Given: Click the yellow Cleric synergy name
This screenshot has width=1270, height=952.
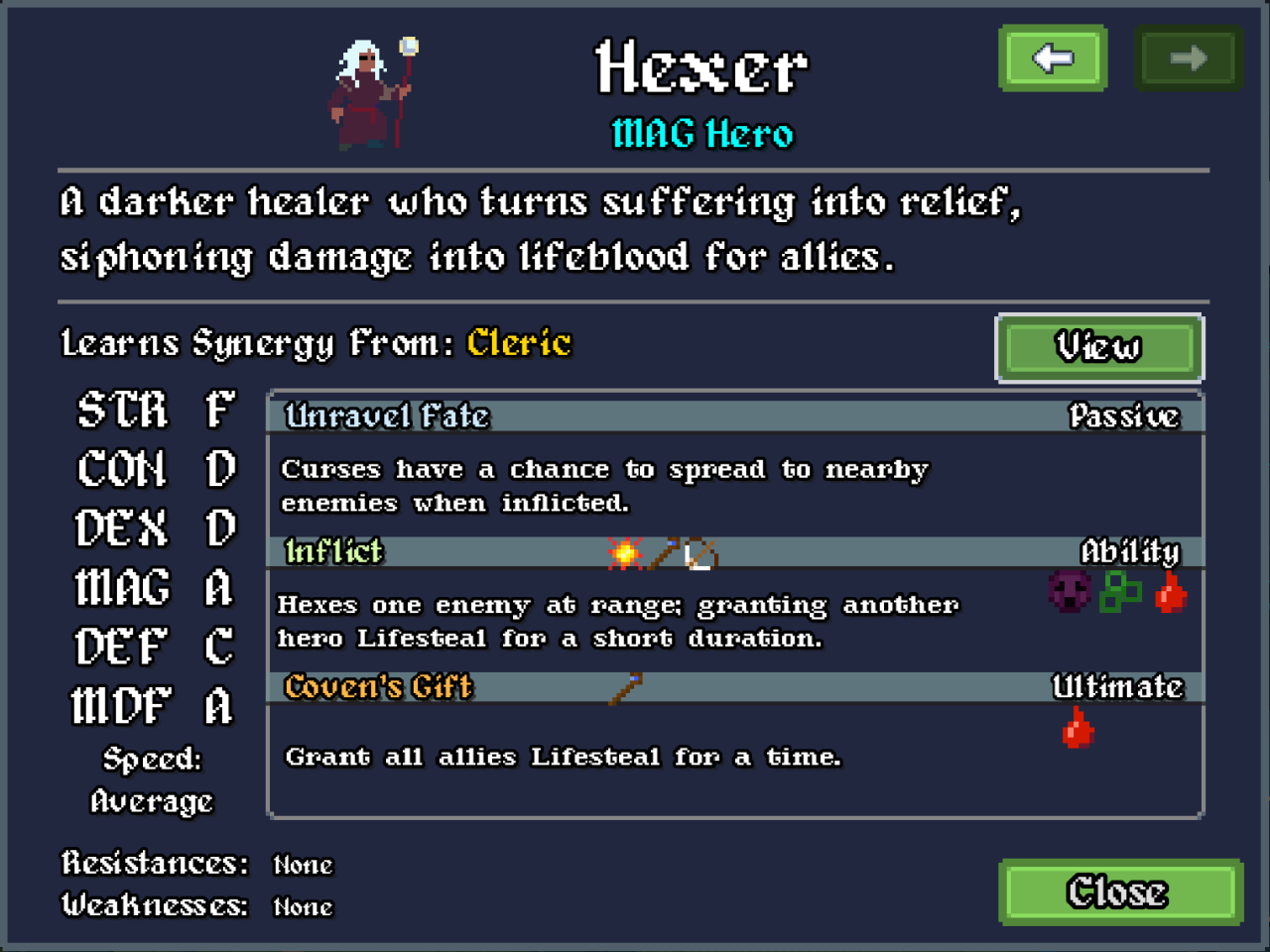Looking at the screenshot, I should 519,343.
